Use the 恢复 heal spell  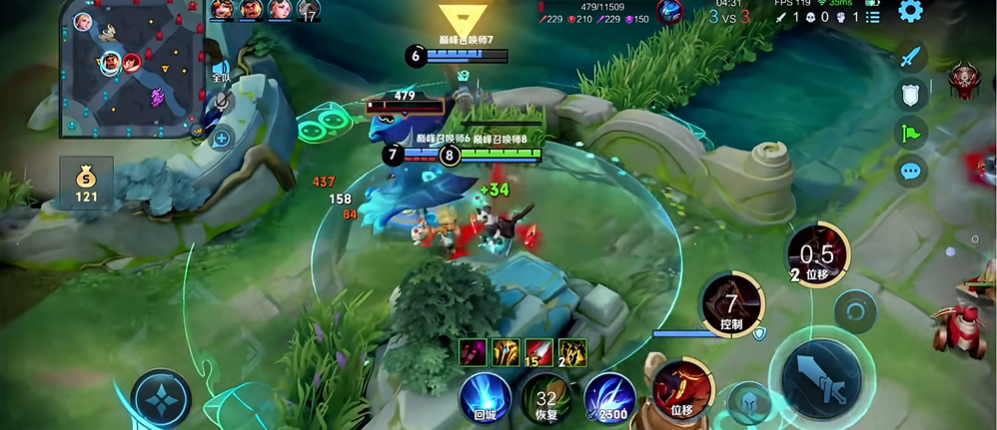(546, 395)
